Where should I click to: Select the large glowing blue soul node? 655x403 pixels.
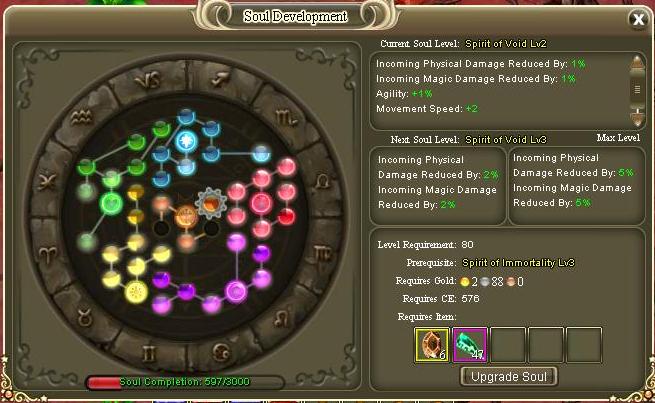[x=185, y=142]
